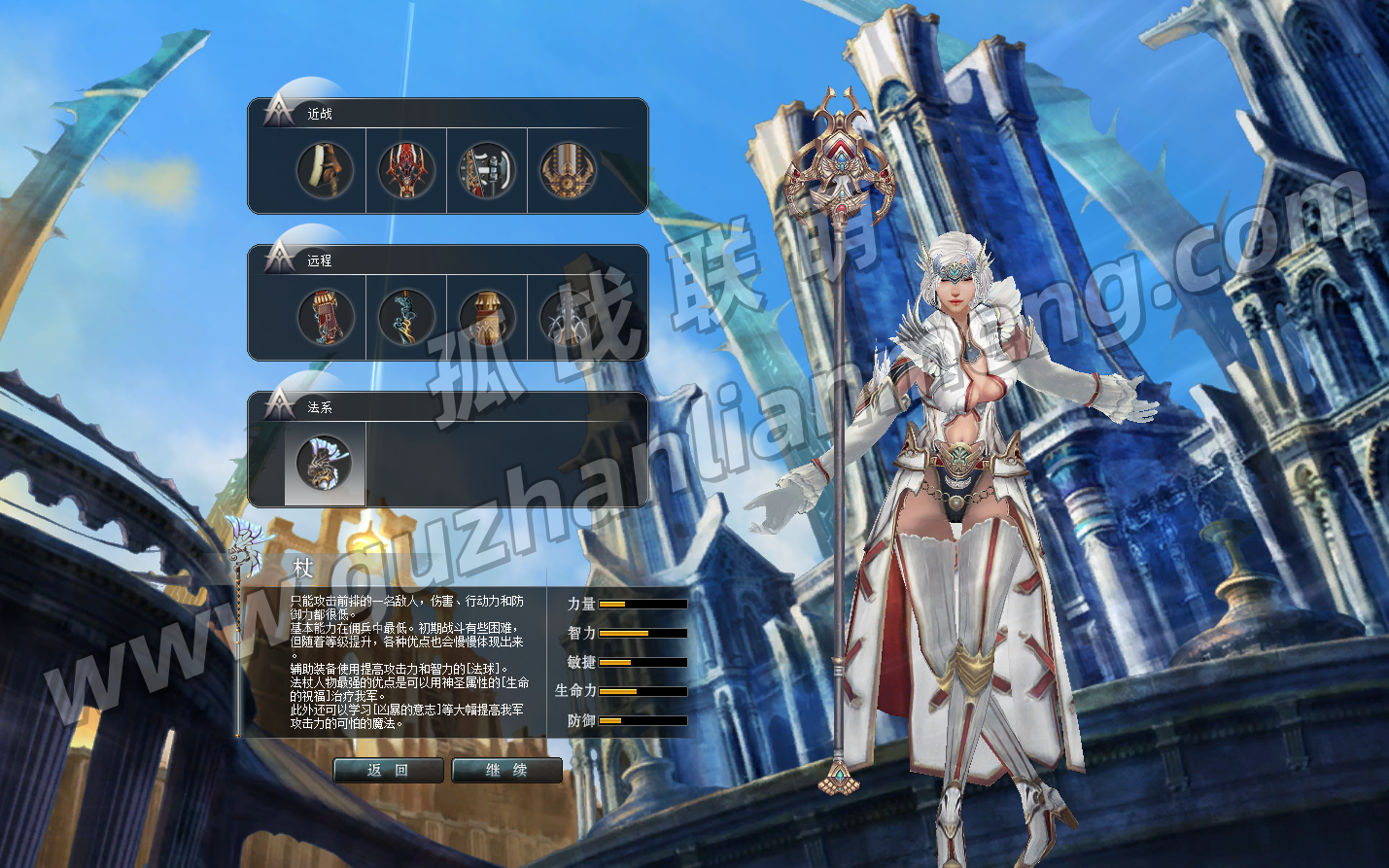Confirm with the 继续 continue button

click(x=506, y=770)
